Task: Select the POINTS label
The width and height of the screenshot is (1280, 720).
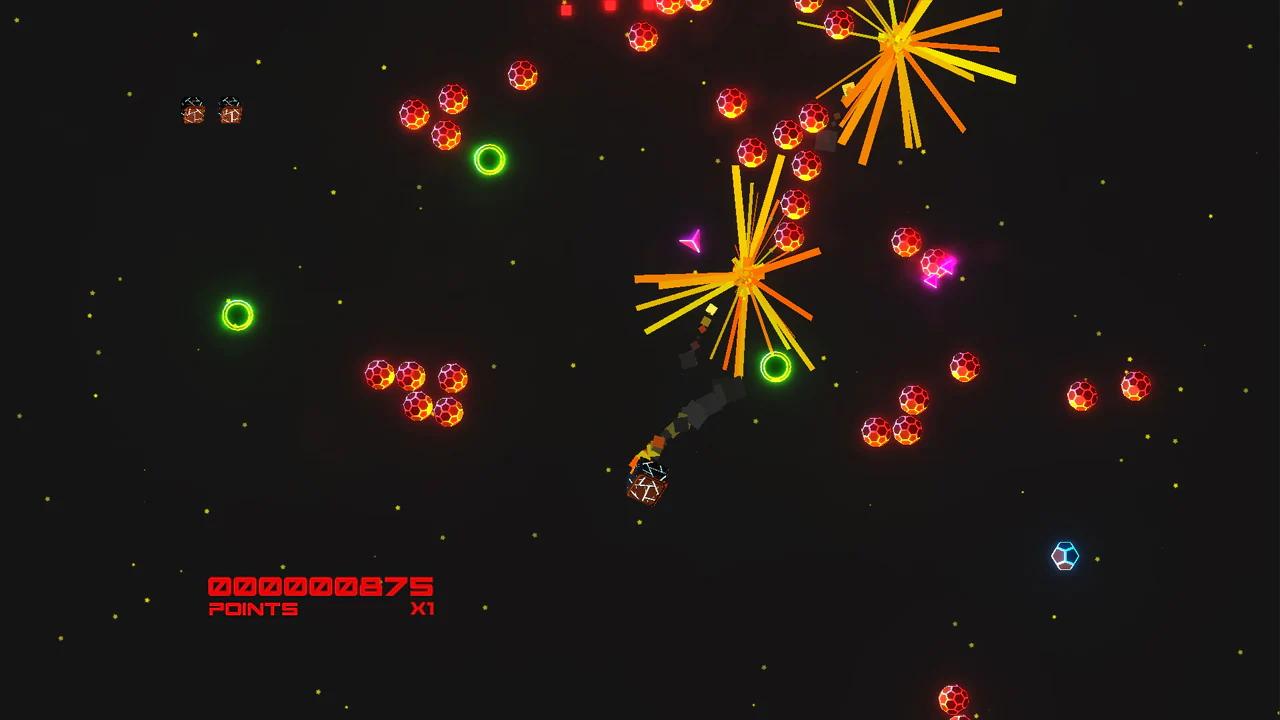Action: coord(253,608)
